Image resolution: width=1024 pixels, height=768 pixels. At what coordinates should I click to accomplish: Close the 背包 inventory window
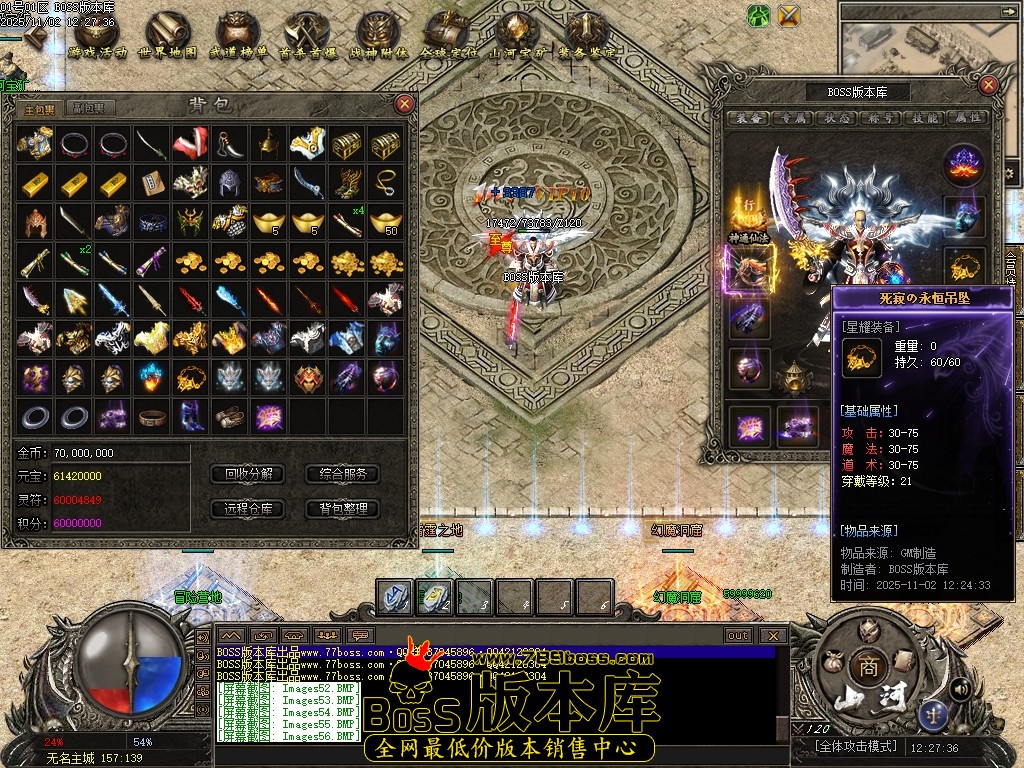click(x=404, y=103)
